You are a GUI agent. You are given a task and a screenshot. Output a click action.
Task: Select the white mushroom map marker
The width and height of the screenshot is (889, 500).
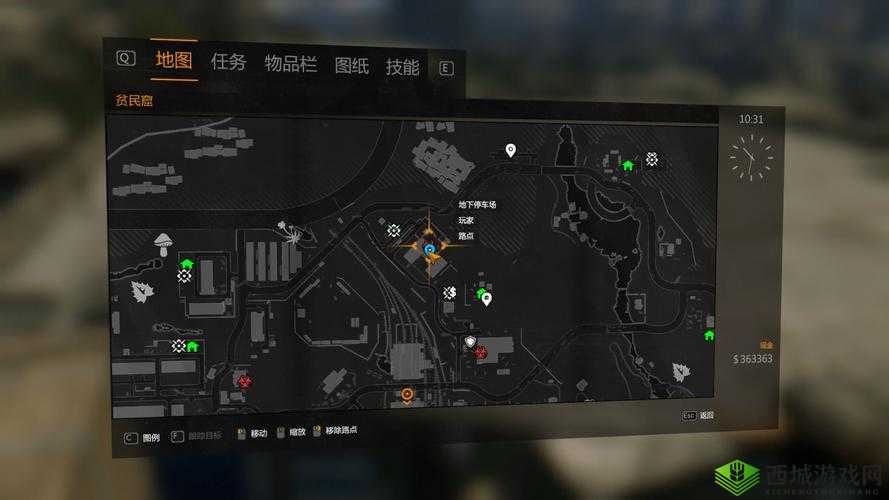(162, 241)
